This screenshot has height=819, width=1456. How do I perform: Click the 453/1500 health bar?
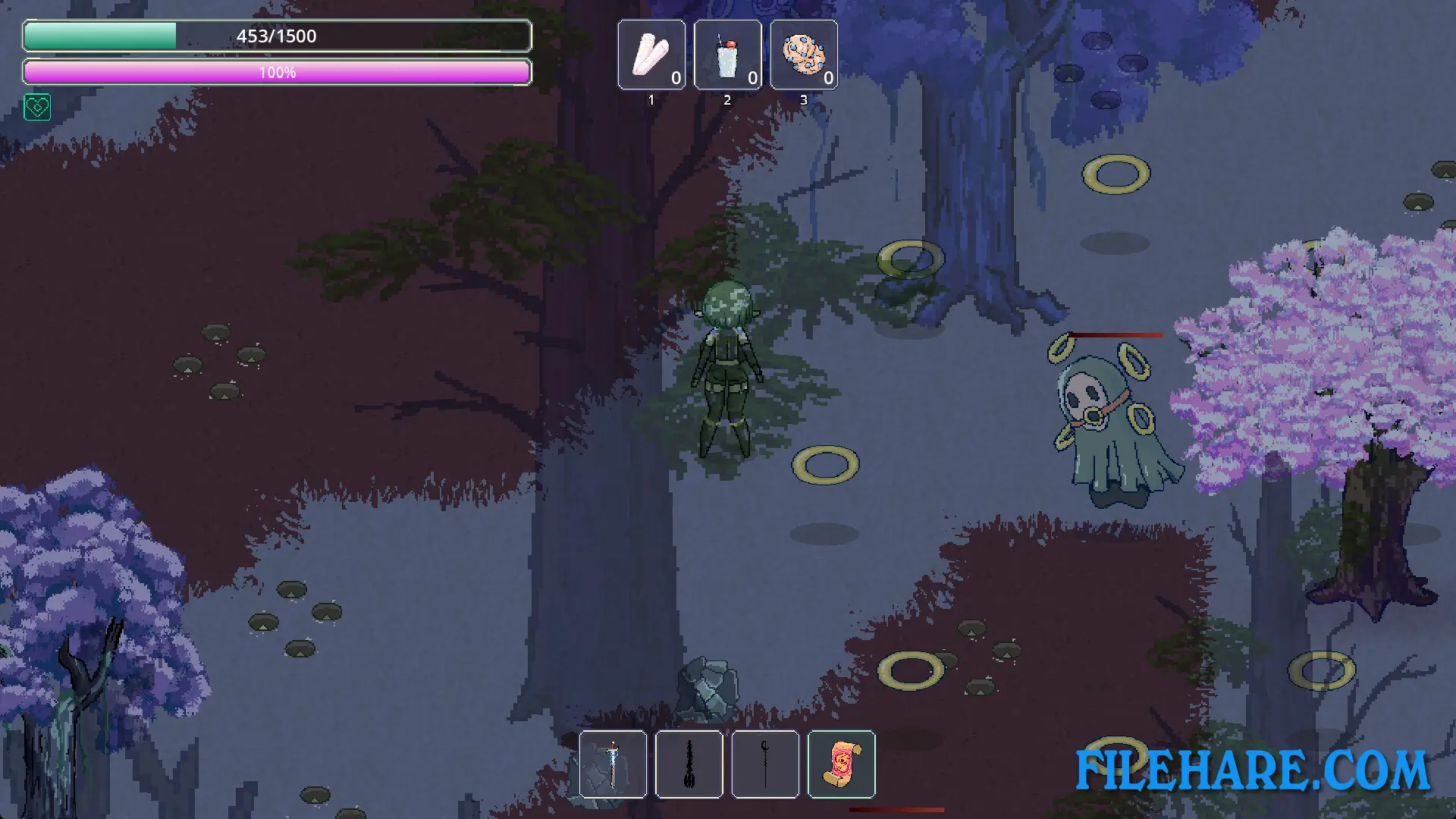pos(278,35)
